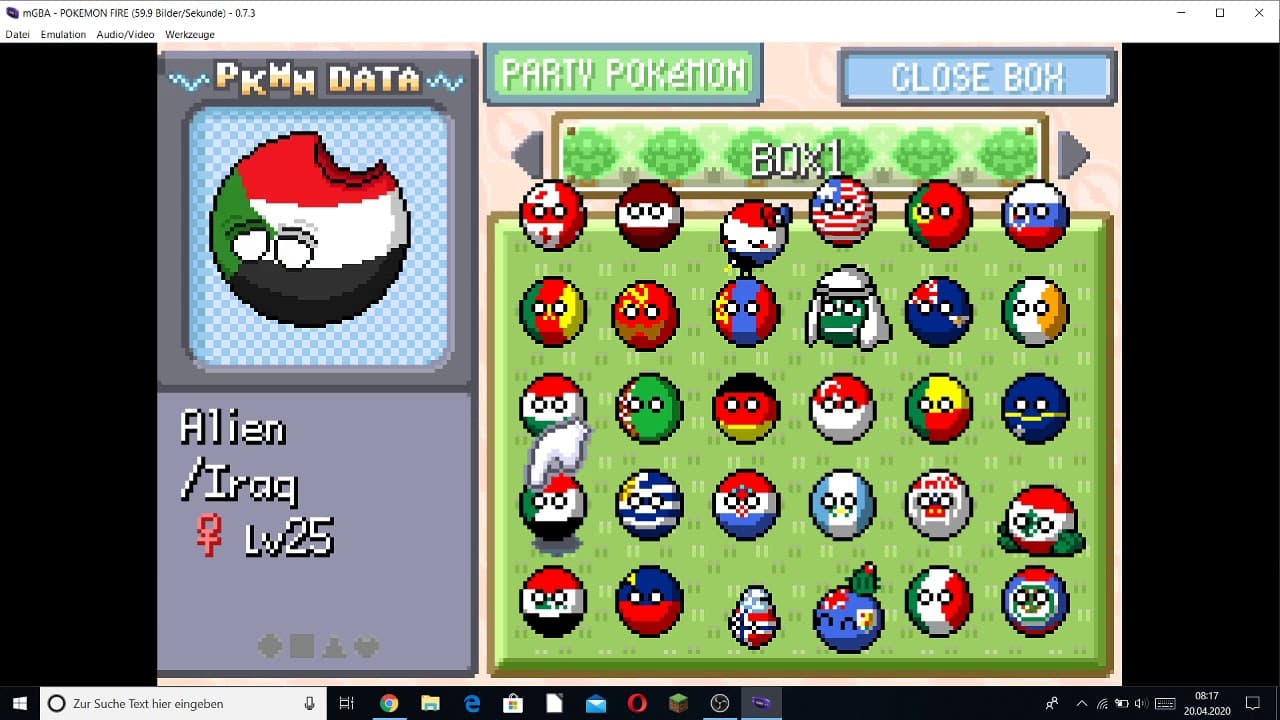Open the Werkzeuge menu
Viewport: 1280px width, 720px height.
(189, 34)
